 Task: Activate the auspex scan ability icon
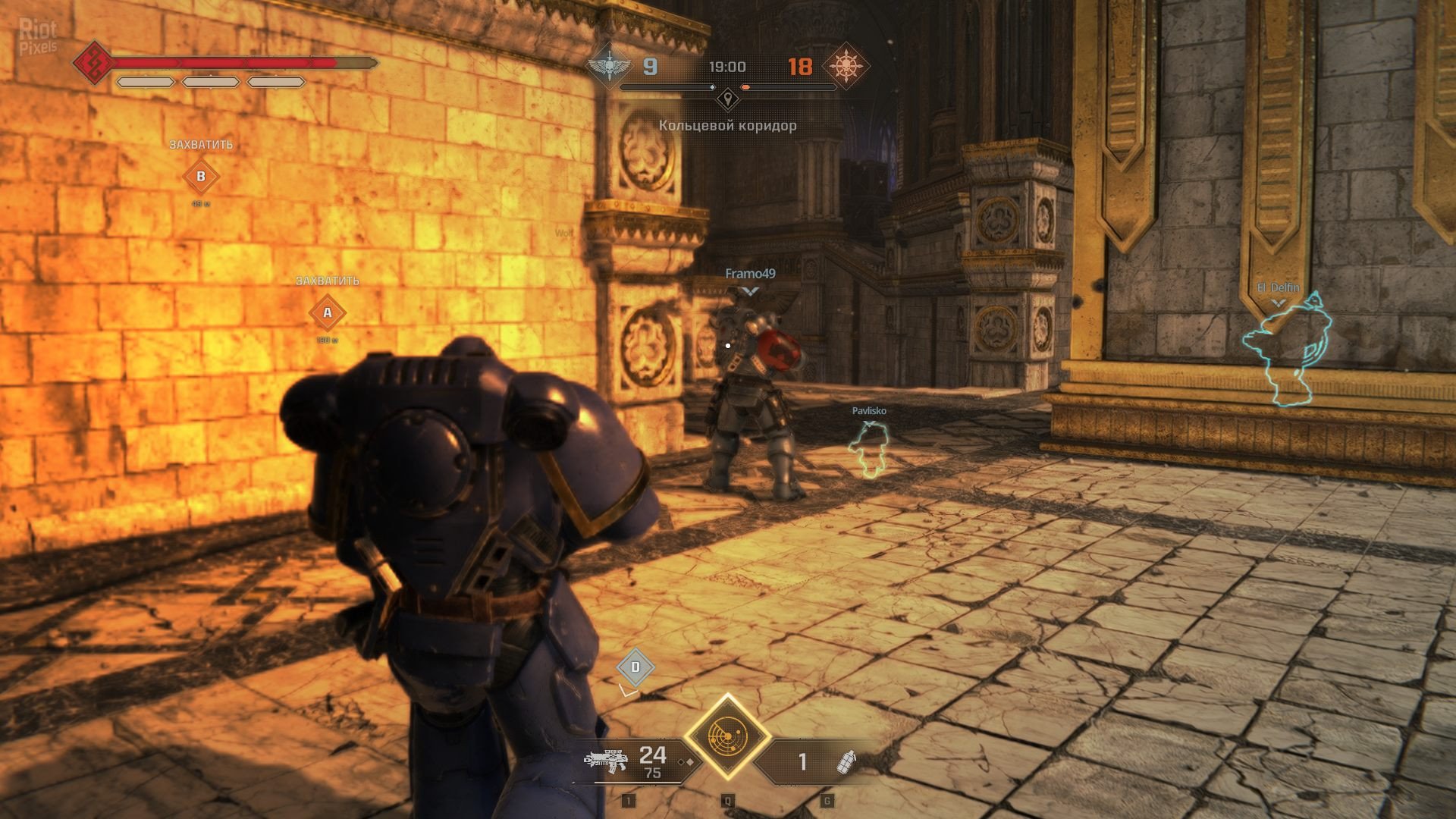tap(727, 736)
